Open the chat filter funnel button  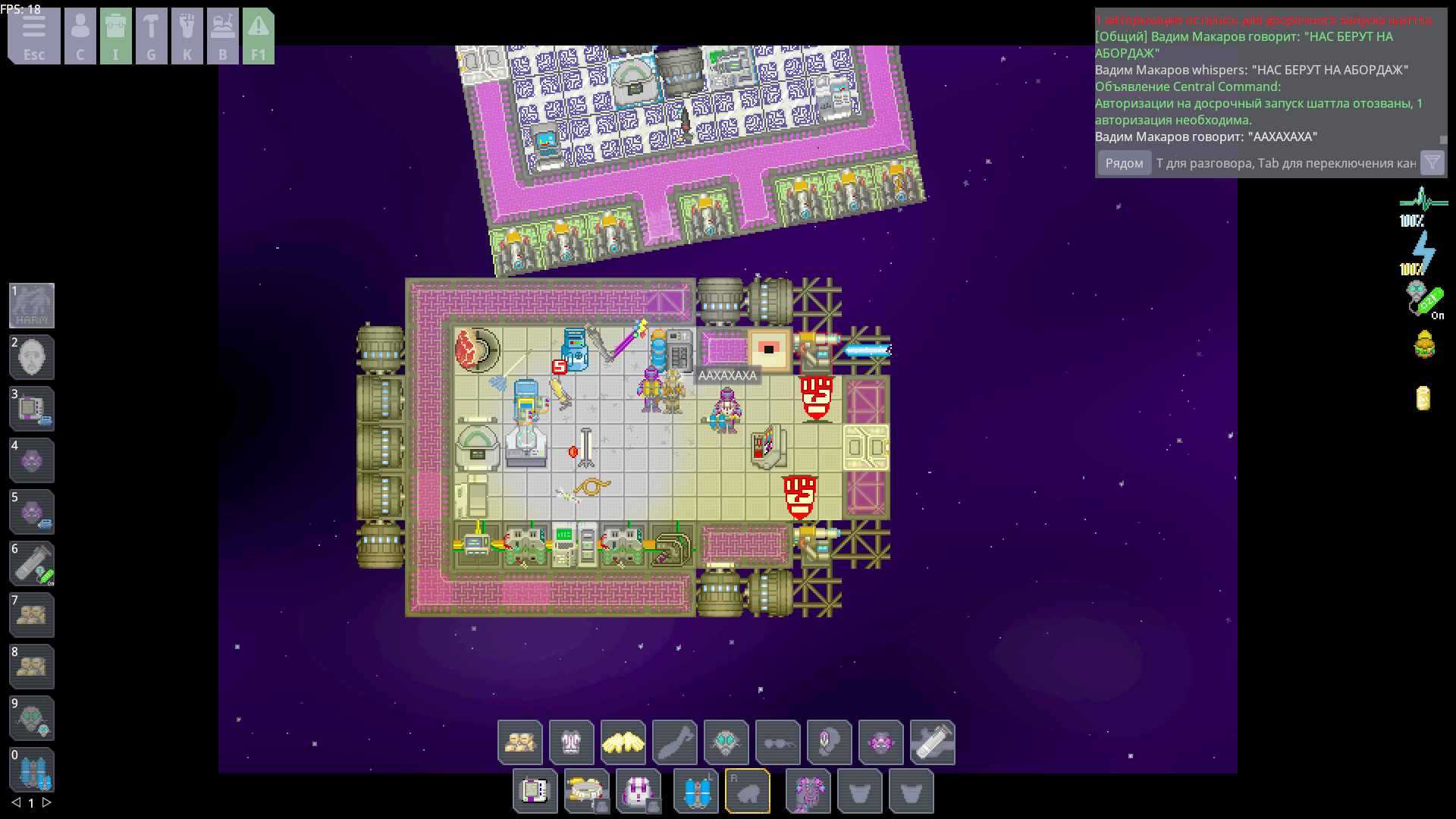(x=1432, y=163)
